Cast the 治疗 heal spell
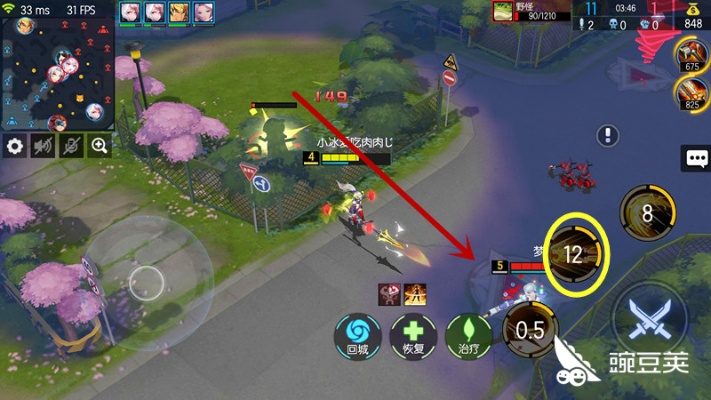The height and width of the screenshot is (400, 711). pyautogui.click(x=469, y=334)
